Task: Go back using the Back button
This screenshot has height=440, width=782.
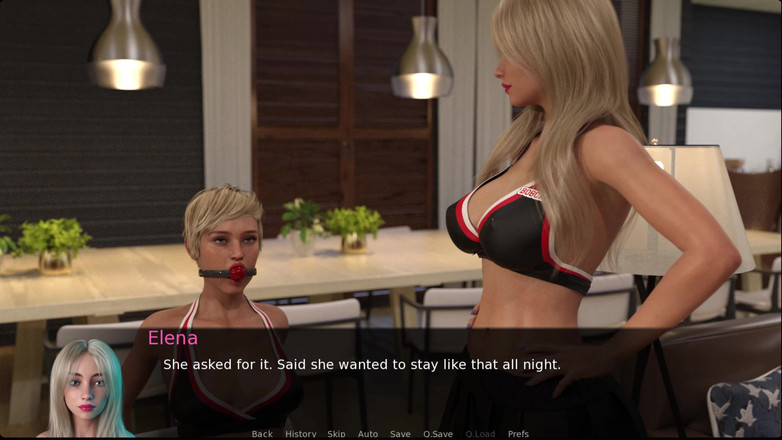Action: tap(262, 434)
